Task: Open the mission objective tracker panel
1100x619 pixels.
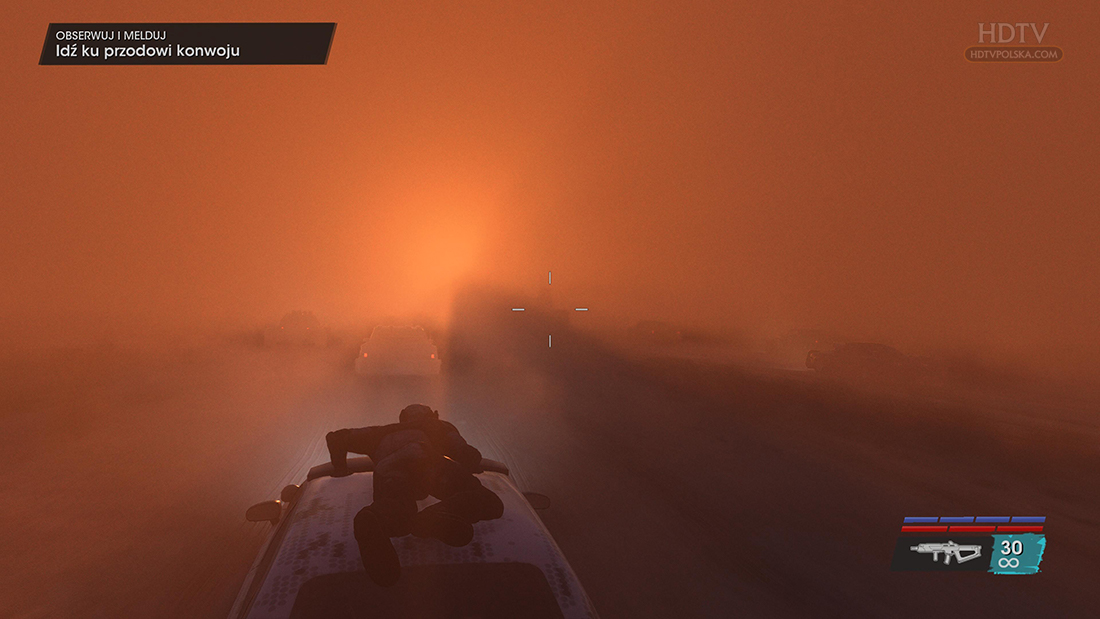Action: click(x=187, y=44)
